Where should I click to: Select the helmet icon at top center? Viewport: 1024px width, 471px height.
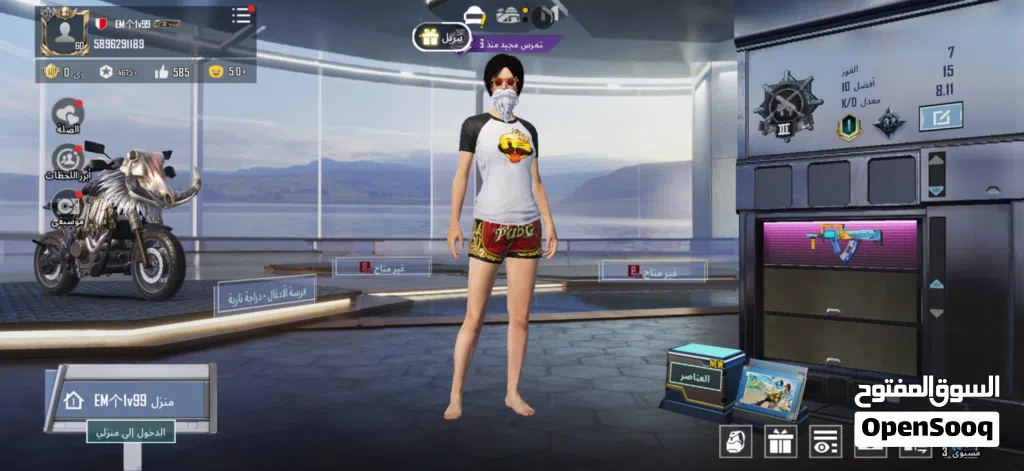point(473,15)
